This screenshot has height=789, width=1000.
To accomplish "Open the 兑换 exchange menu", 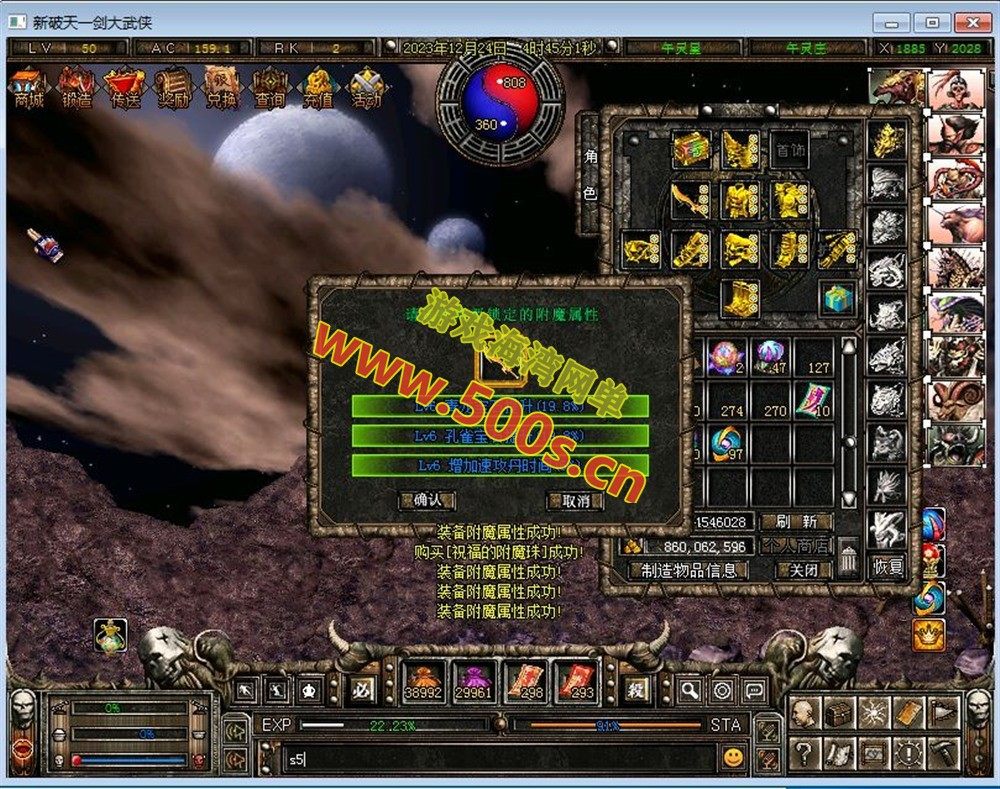I will coord(222,86).
